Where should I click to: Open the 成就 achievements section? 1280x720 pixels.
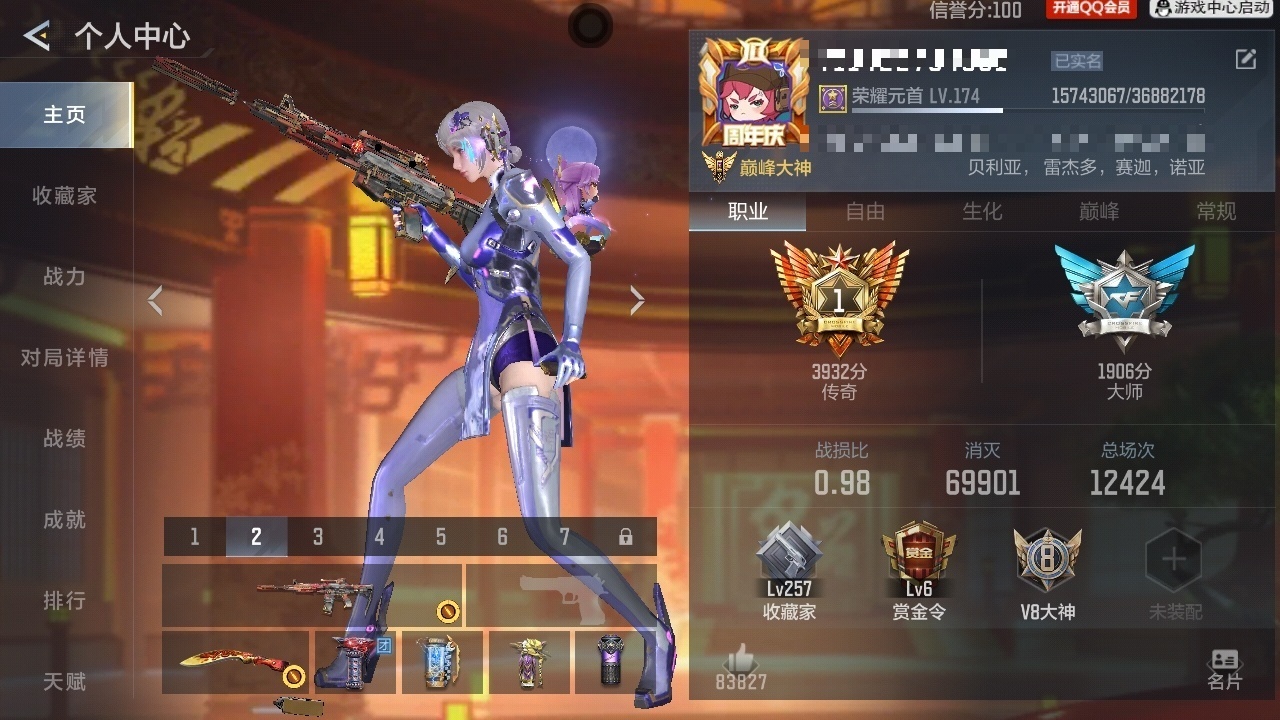pos(65,520)
